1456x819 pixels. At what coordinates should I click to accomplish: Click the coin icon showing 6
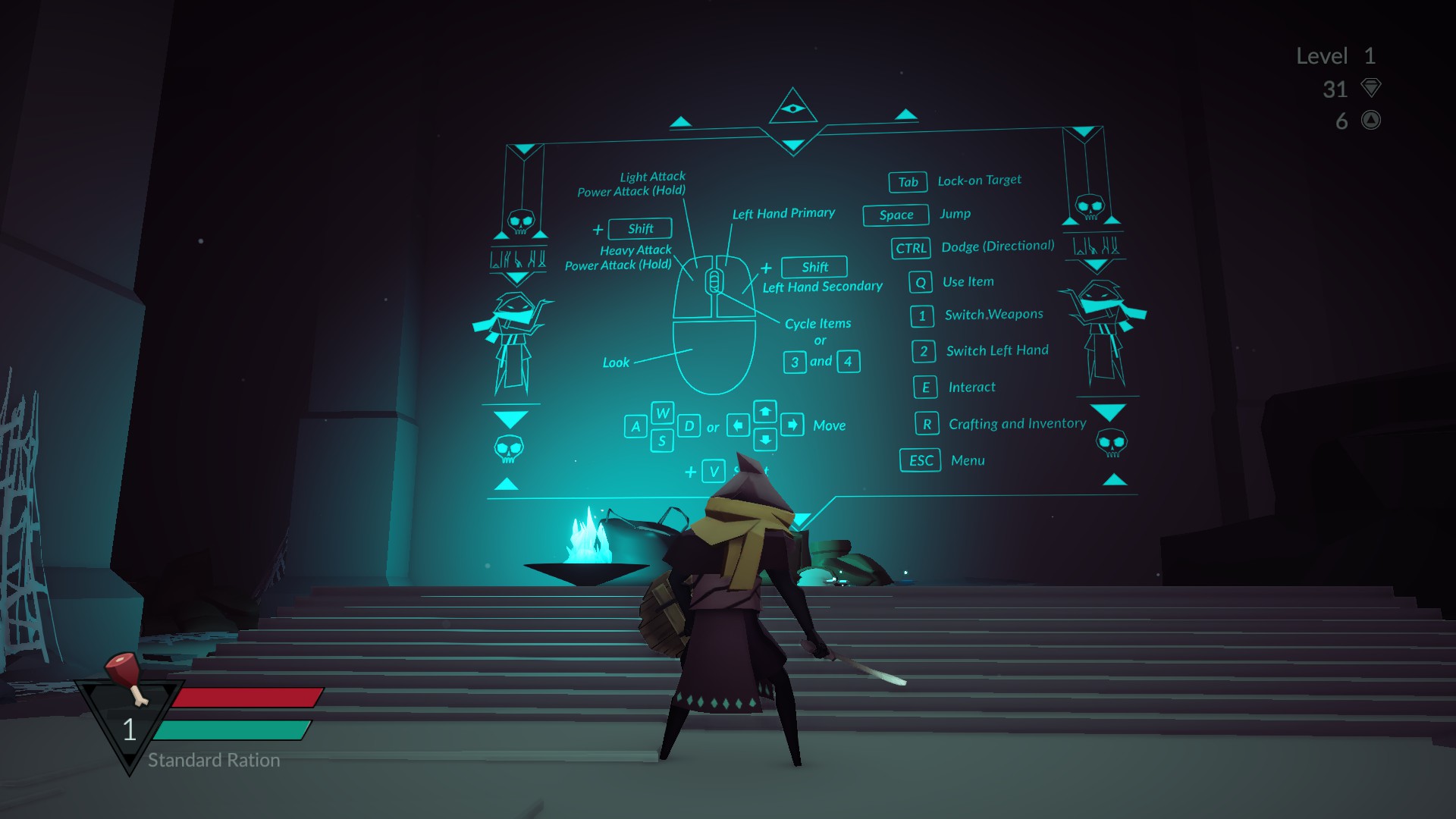[1370, 120]
